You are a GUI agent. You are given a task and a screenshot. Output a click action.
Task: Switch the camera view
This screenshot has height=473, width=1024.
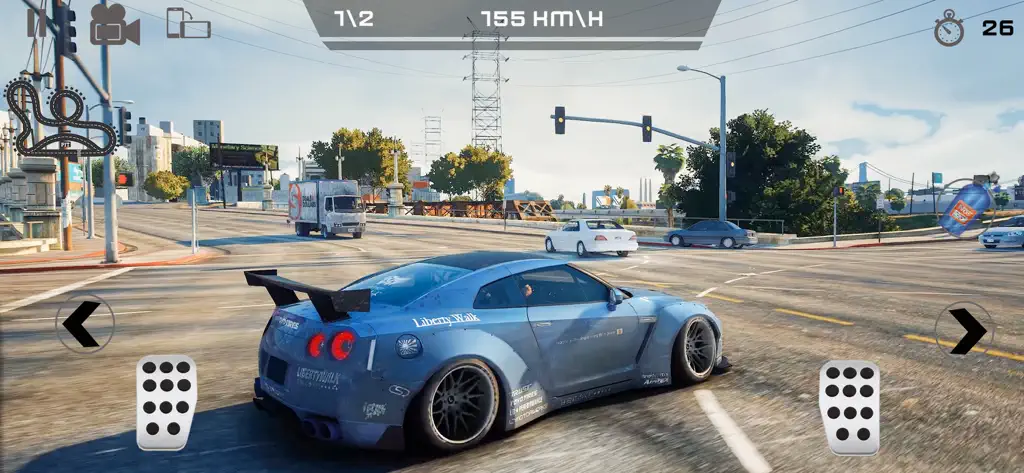pos(114,25)
